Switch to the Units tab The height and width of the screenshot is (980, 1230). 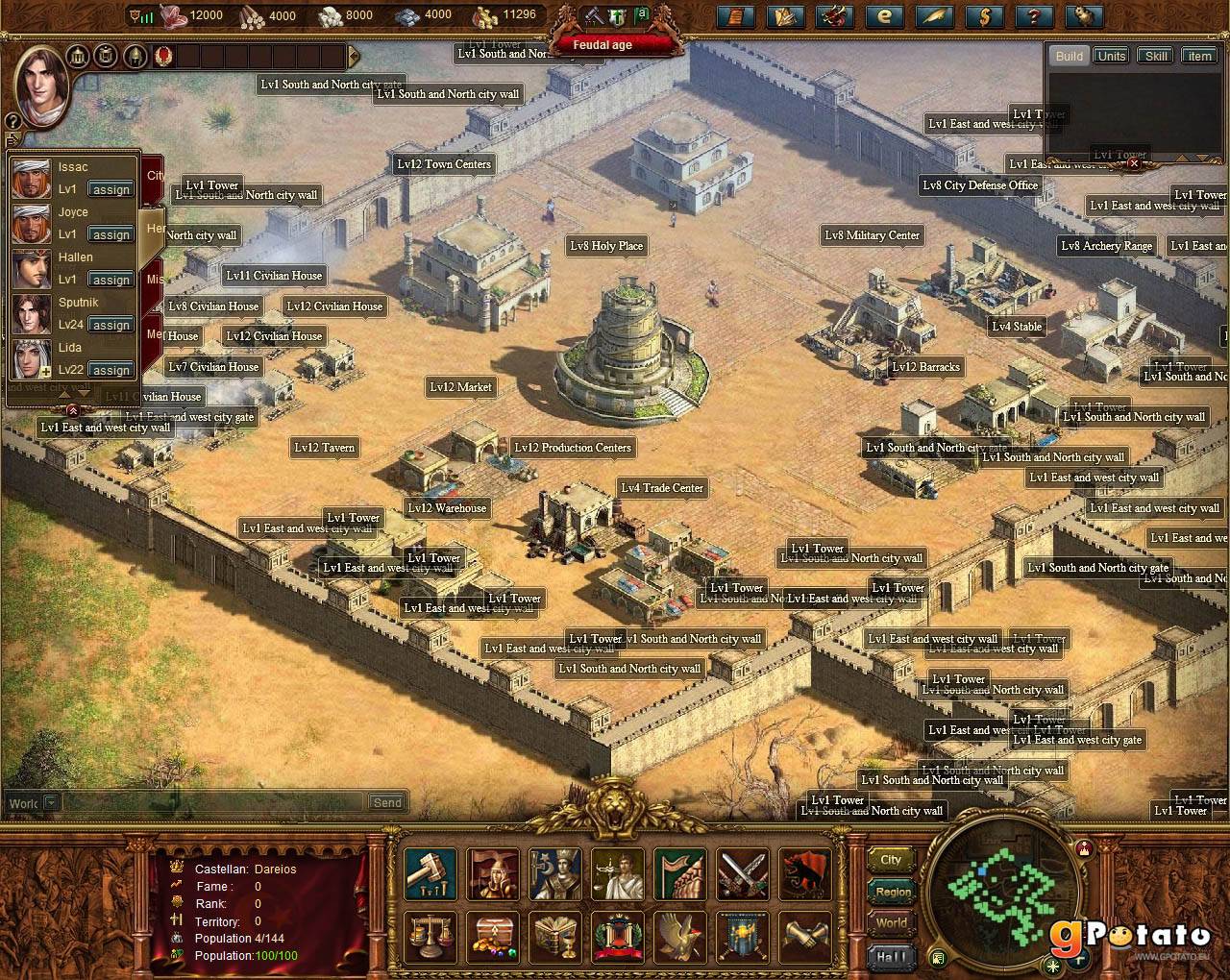1112,56
